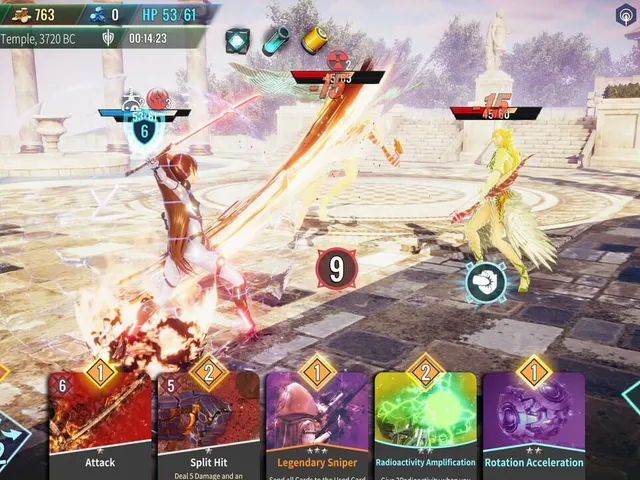Click the teal cube relic icon
This screenshot has height=480, width=640.
[x=237, y=40]
